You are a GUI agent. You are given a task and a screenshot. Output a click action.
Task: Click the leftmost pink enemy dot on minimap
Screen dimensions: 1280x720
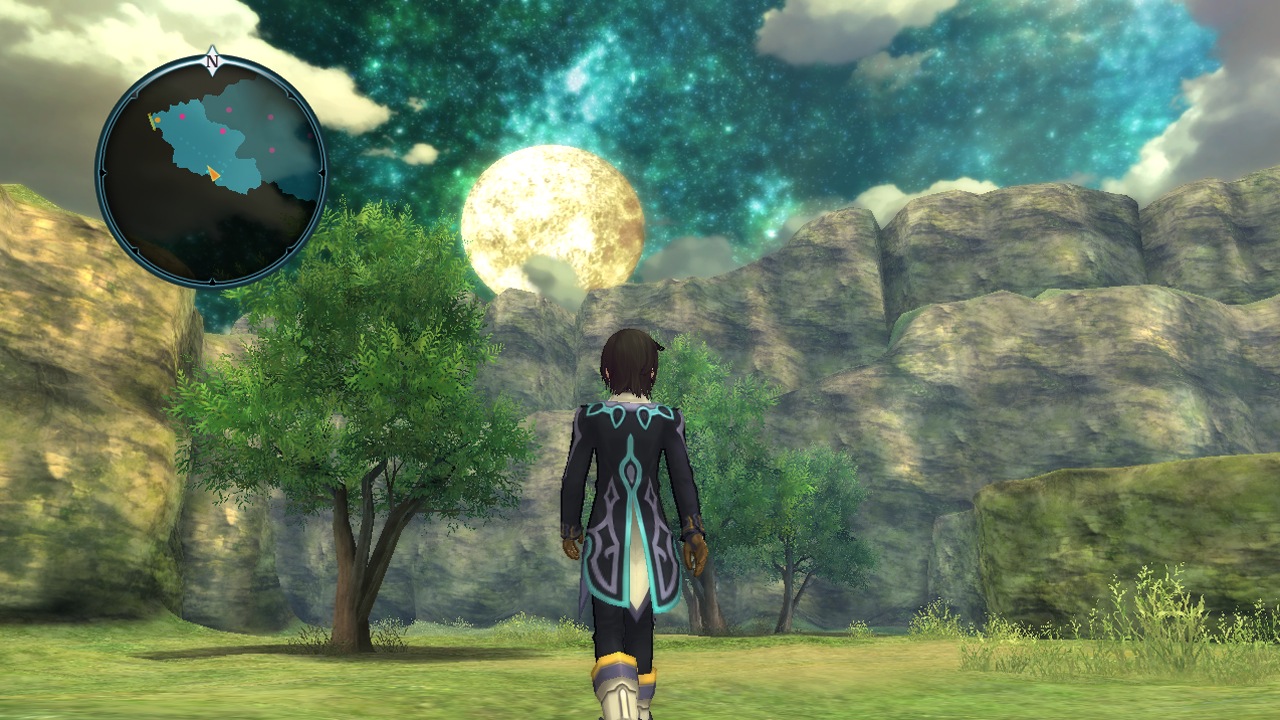click(x=181, y=117)
